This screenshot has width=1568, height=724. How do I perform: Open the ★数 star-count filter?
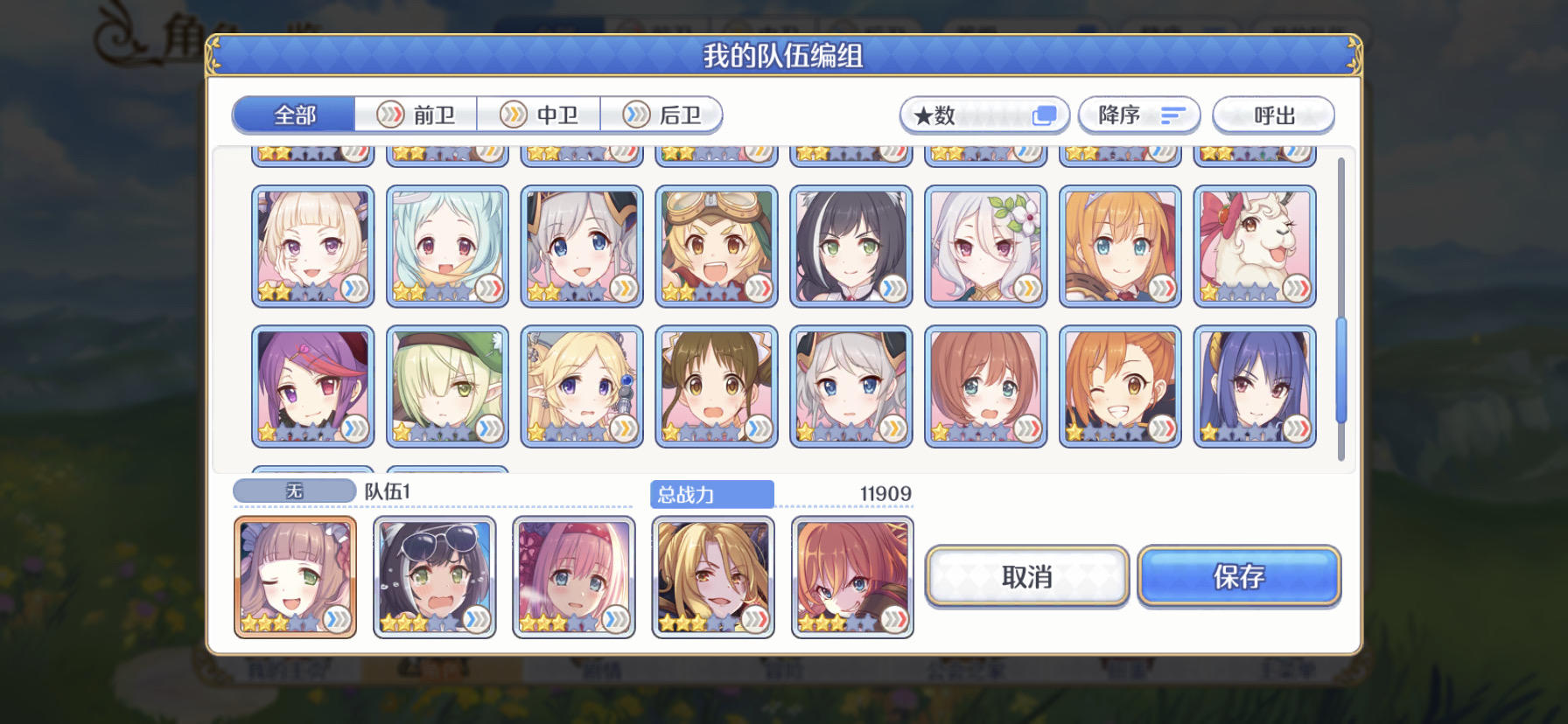(983, 115)
